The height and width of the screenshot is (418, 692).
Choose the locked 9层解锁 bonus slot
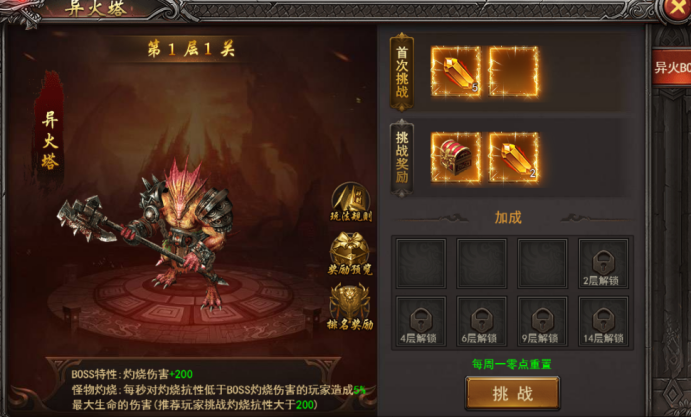click(543, 321)
